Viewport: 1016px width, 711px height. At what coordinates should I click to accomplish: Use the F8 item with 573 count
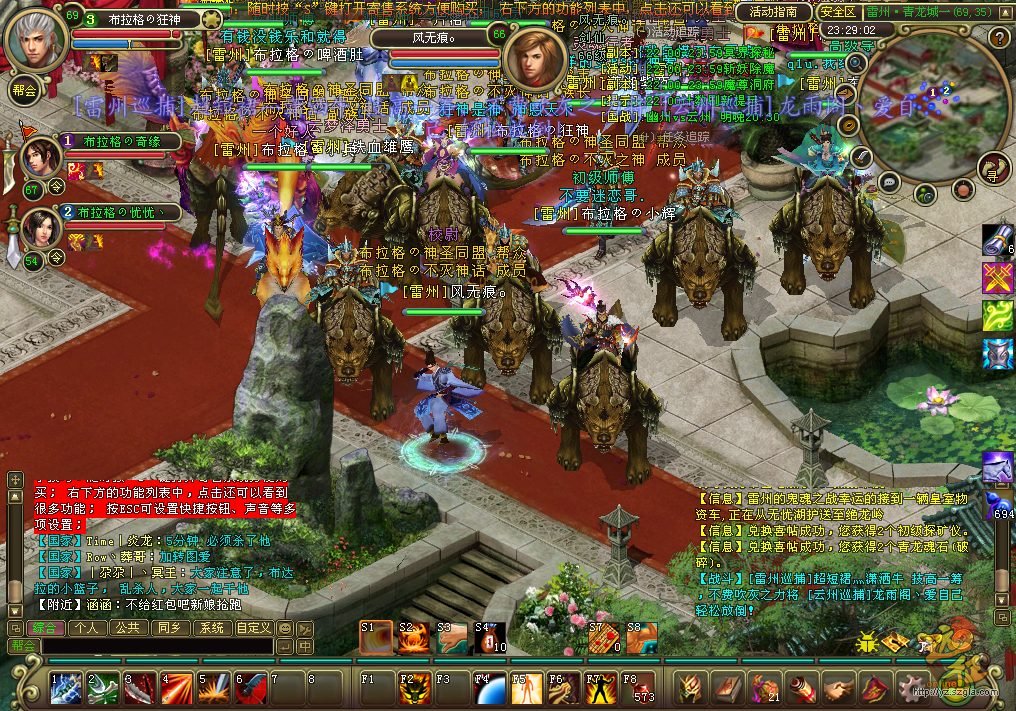pyautogui.click(x=637, y=688)
